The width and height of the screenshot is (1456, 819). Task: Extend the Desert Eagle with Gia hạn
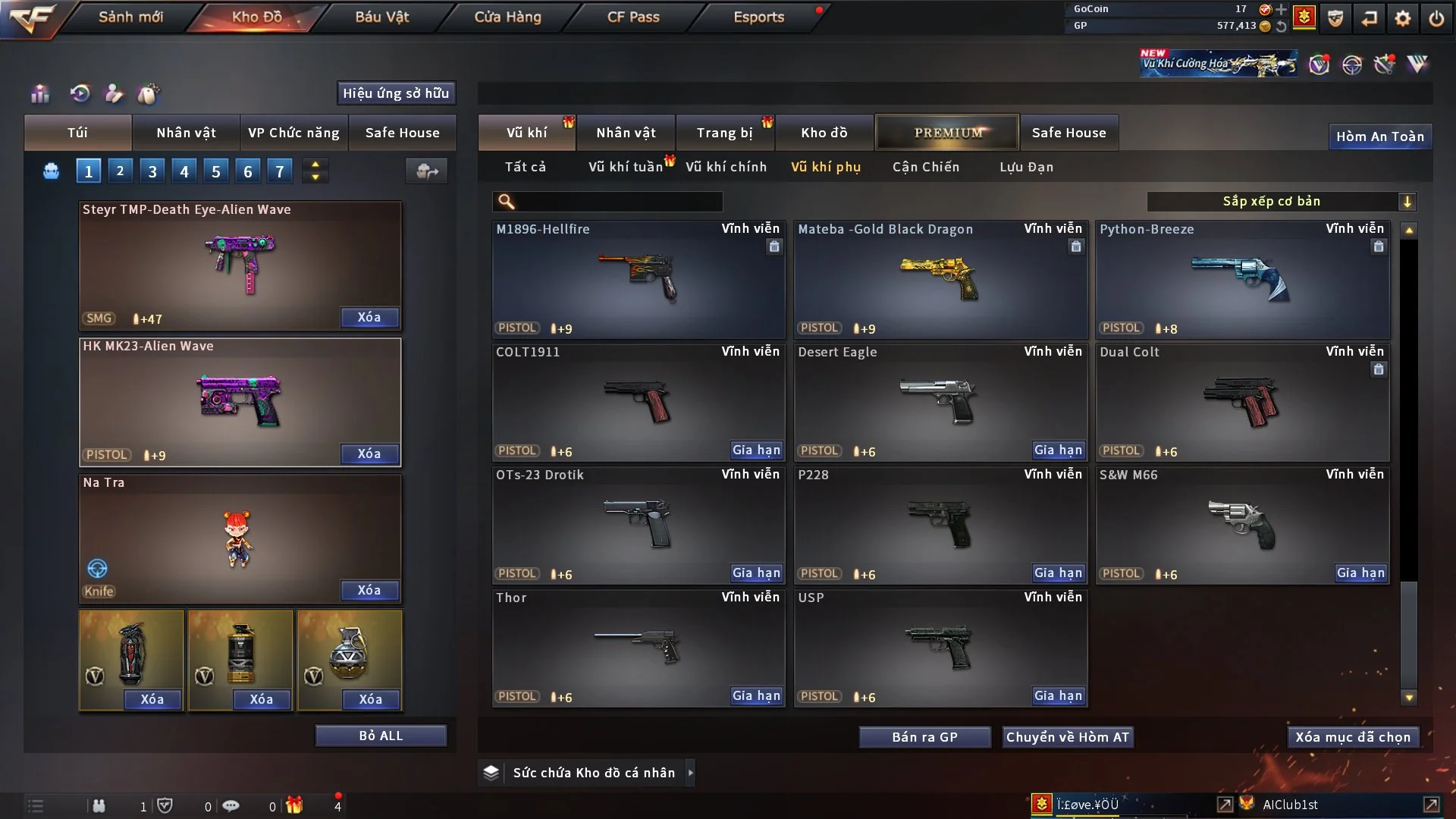(x=1058, y=450)
